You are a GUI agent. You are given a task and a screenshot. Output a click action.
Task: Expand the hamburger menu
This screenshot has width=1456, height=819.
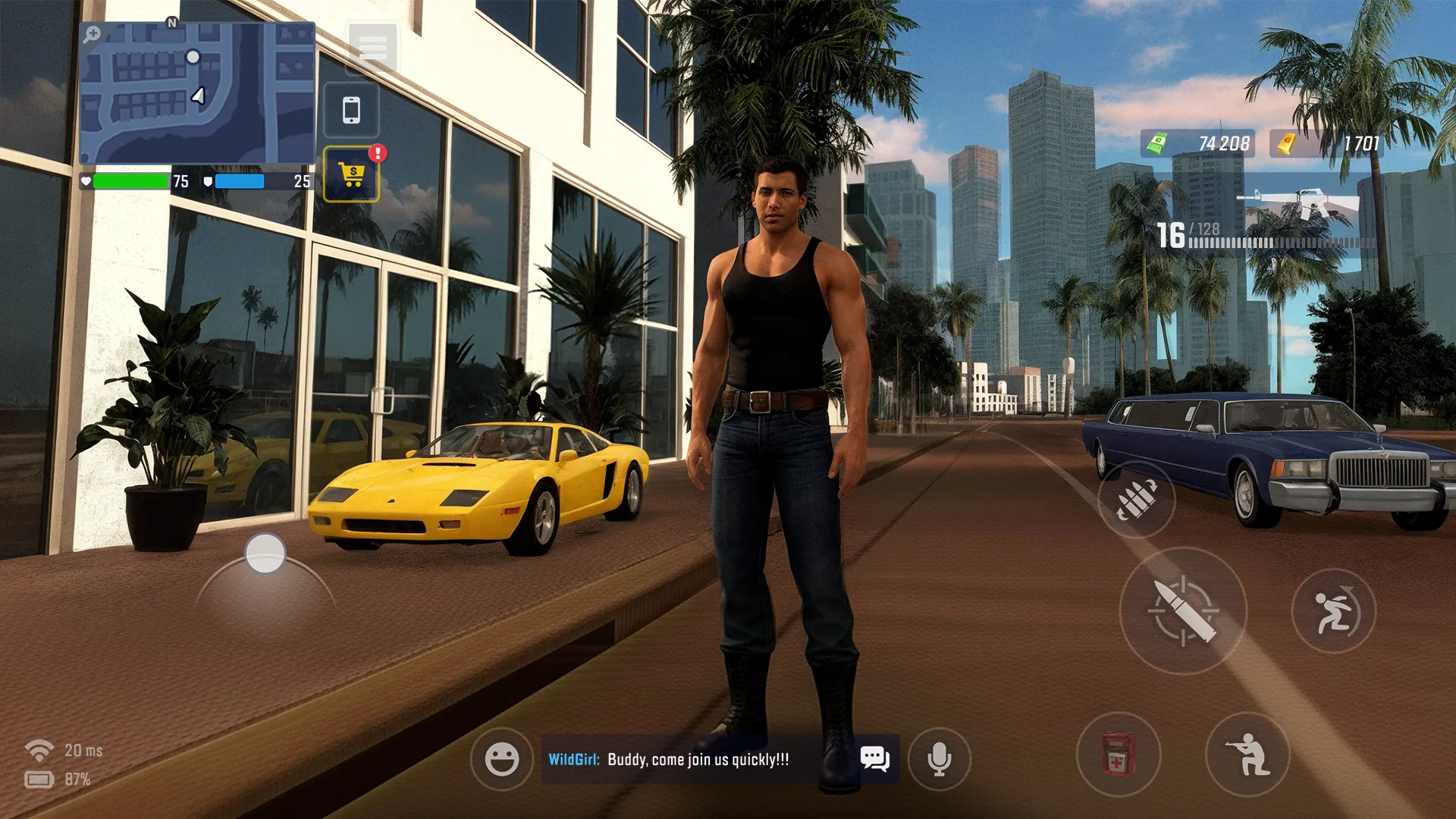pos(372,47)
